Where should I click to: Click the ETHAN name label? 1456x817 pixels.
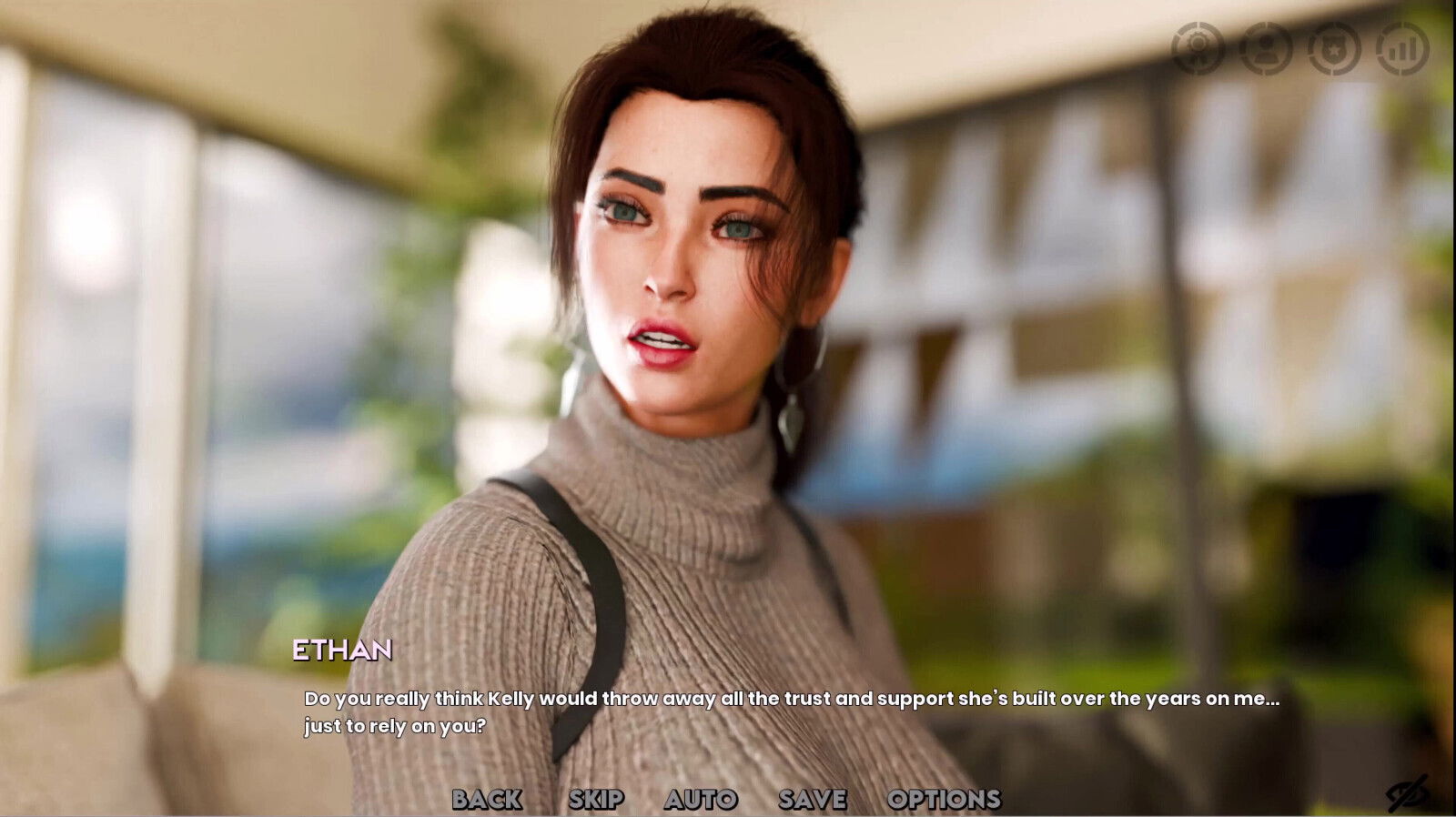tap(344, 651)
